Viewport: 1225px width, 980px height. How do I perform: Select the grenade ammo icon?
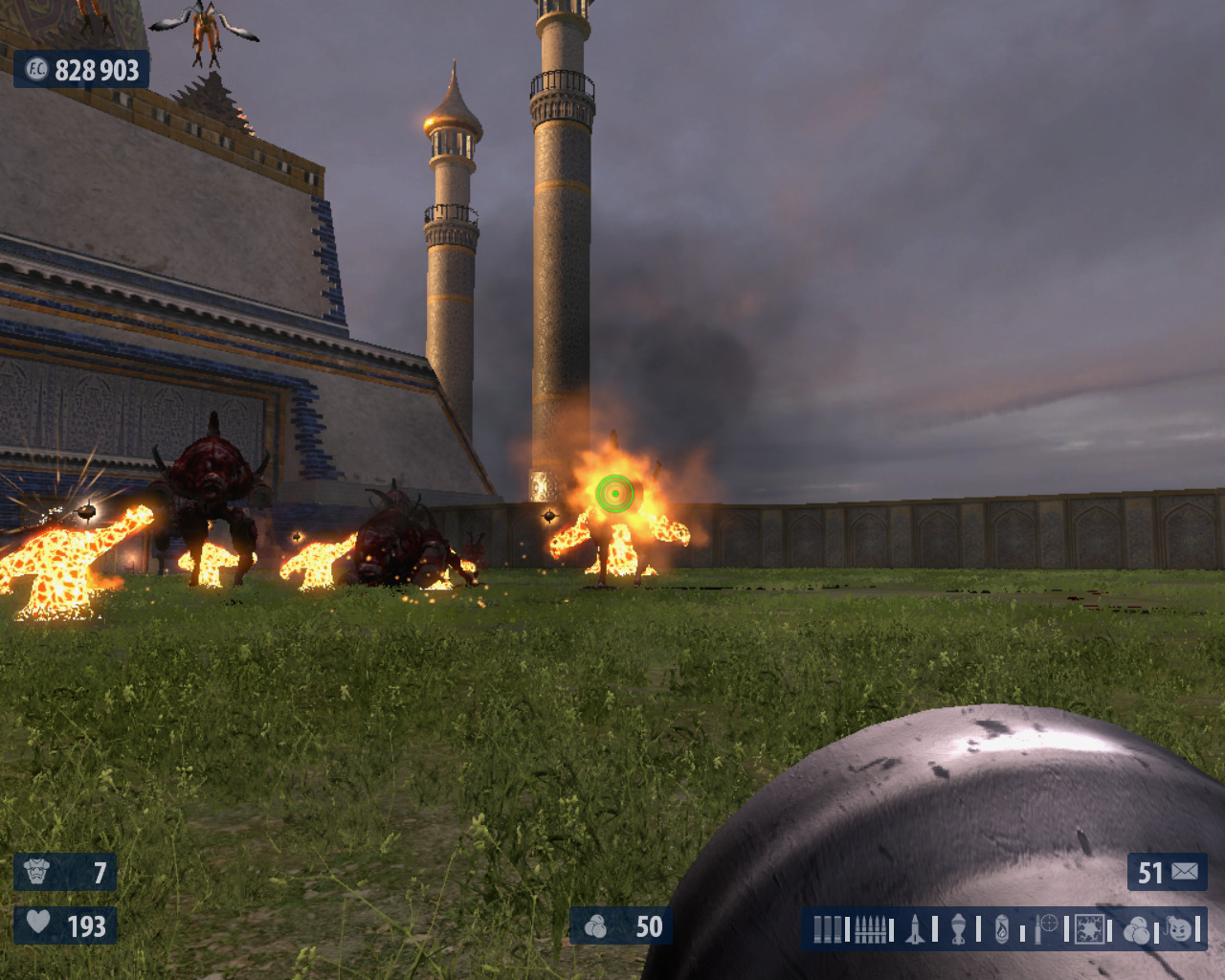click(958, 929)
